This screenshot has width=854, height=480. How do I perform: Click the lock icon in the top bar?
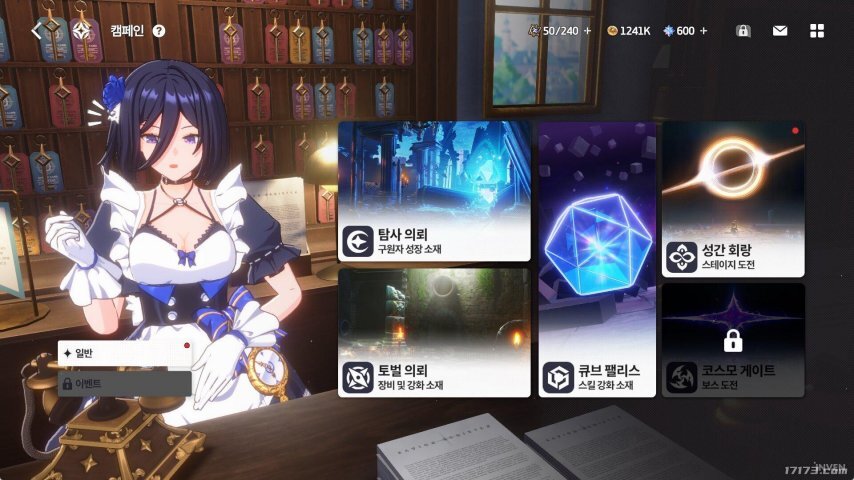(x=743, y=31)
